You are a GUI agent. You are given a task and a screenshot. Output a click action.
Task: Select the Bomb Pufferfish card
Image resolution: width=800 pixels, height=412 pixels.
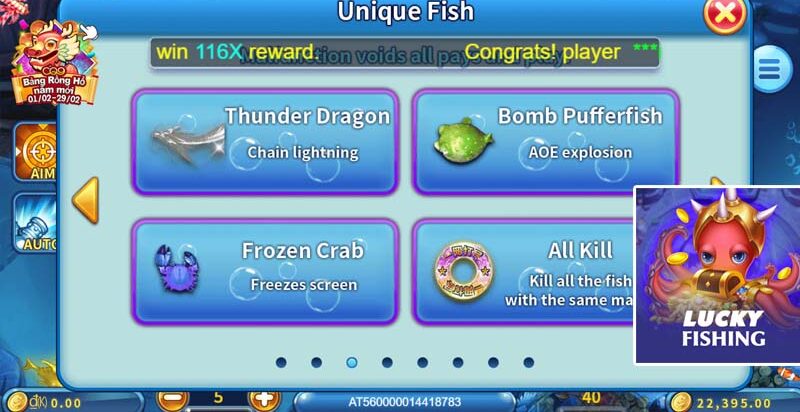point(545,141)
